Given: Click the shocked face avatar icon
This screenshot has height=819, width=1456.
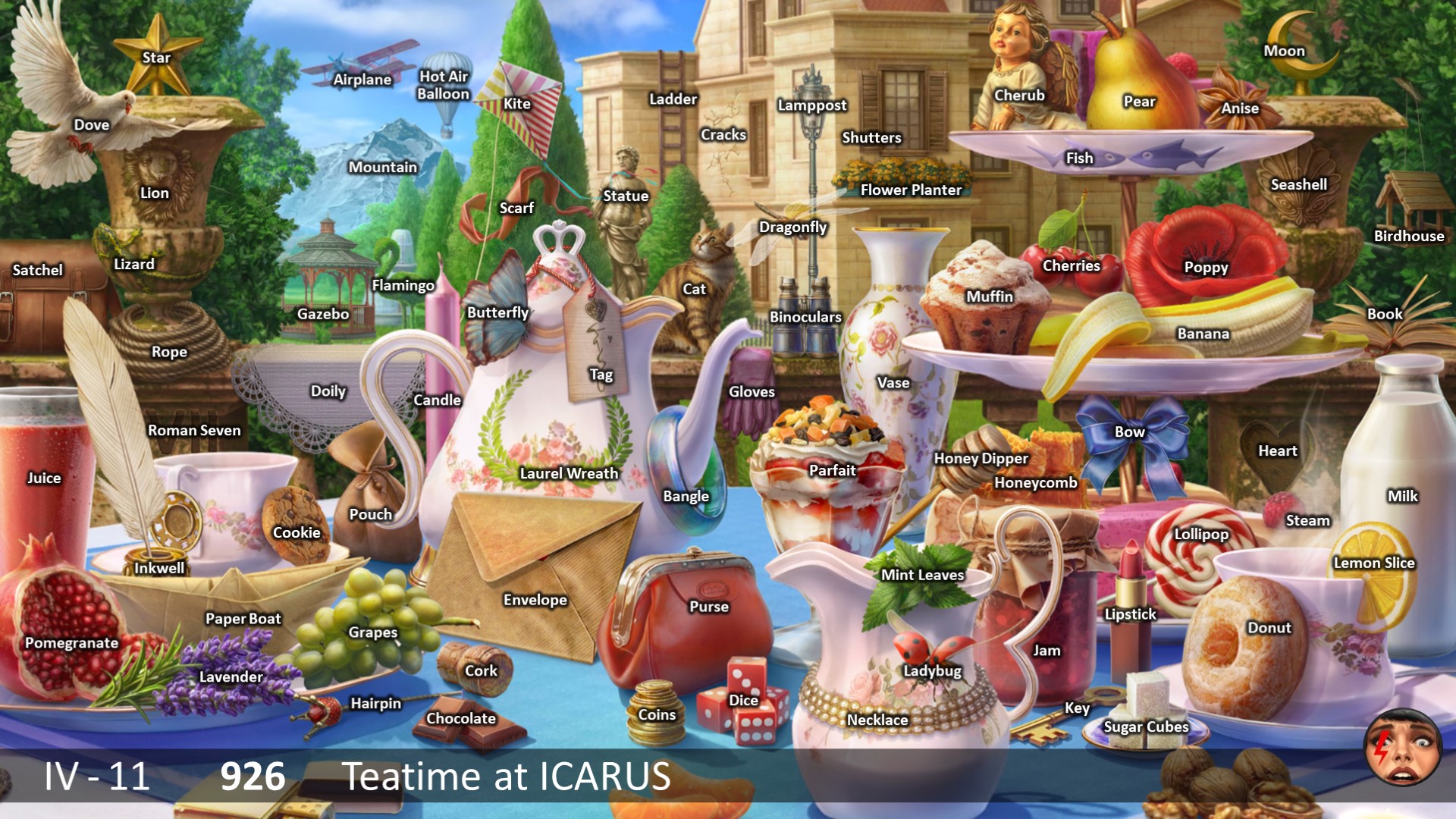Looking at the screenshot, I should click(1401, 748).
